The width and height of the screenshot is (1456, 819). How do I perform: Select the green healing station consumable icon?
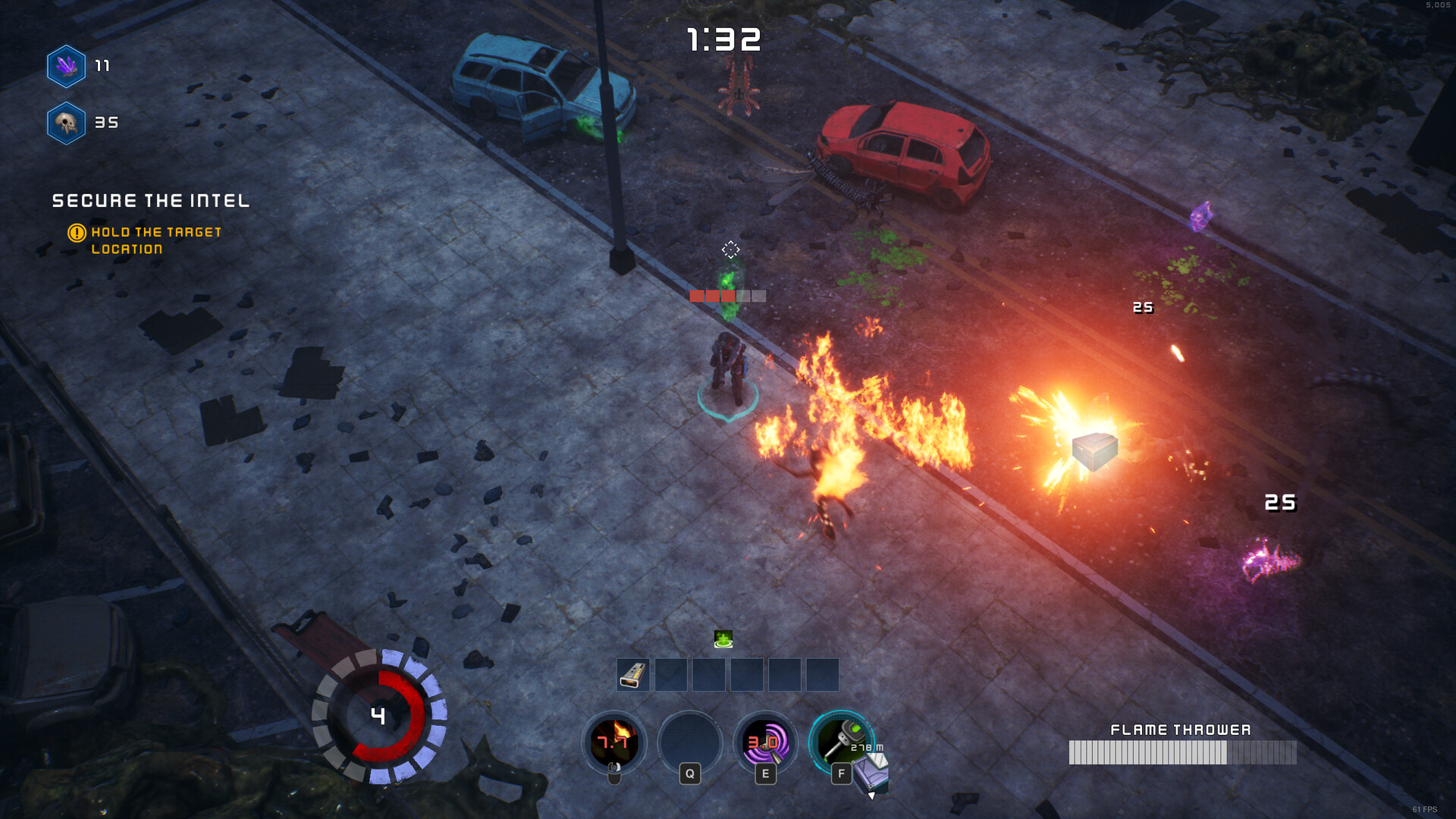pos(722,639)
